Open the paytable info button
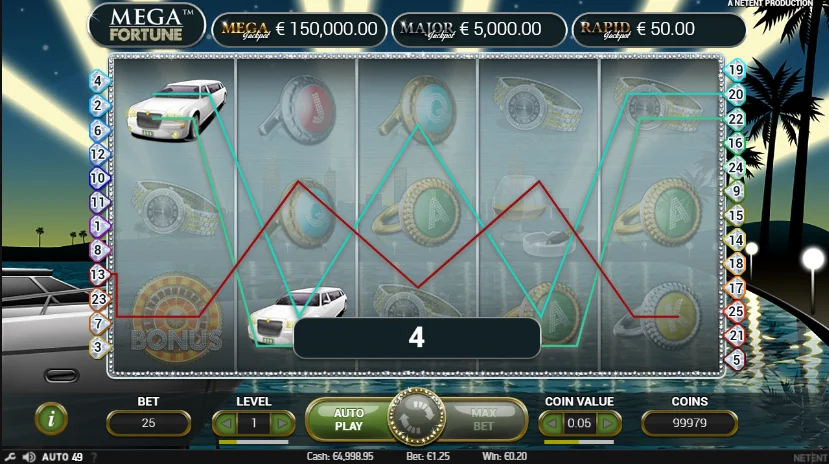The width and height of the screenshot is (829, 464). pyautogui.click(x=51, y=419)
